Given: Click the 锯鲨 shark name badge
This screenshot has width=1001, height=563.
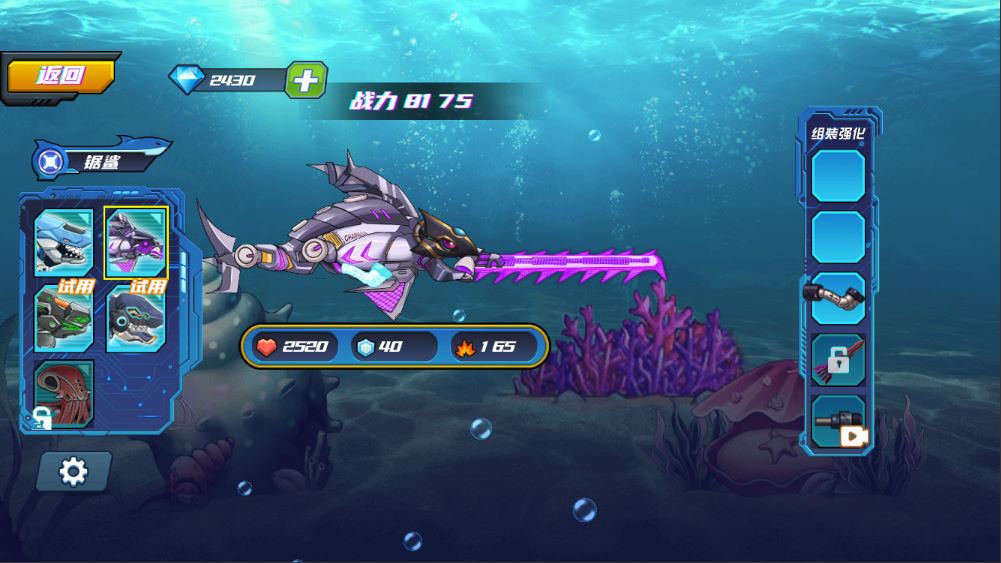Looking at the screenshot, I should 100,160.
